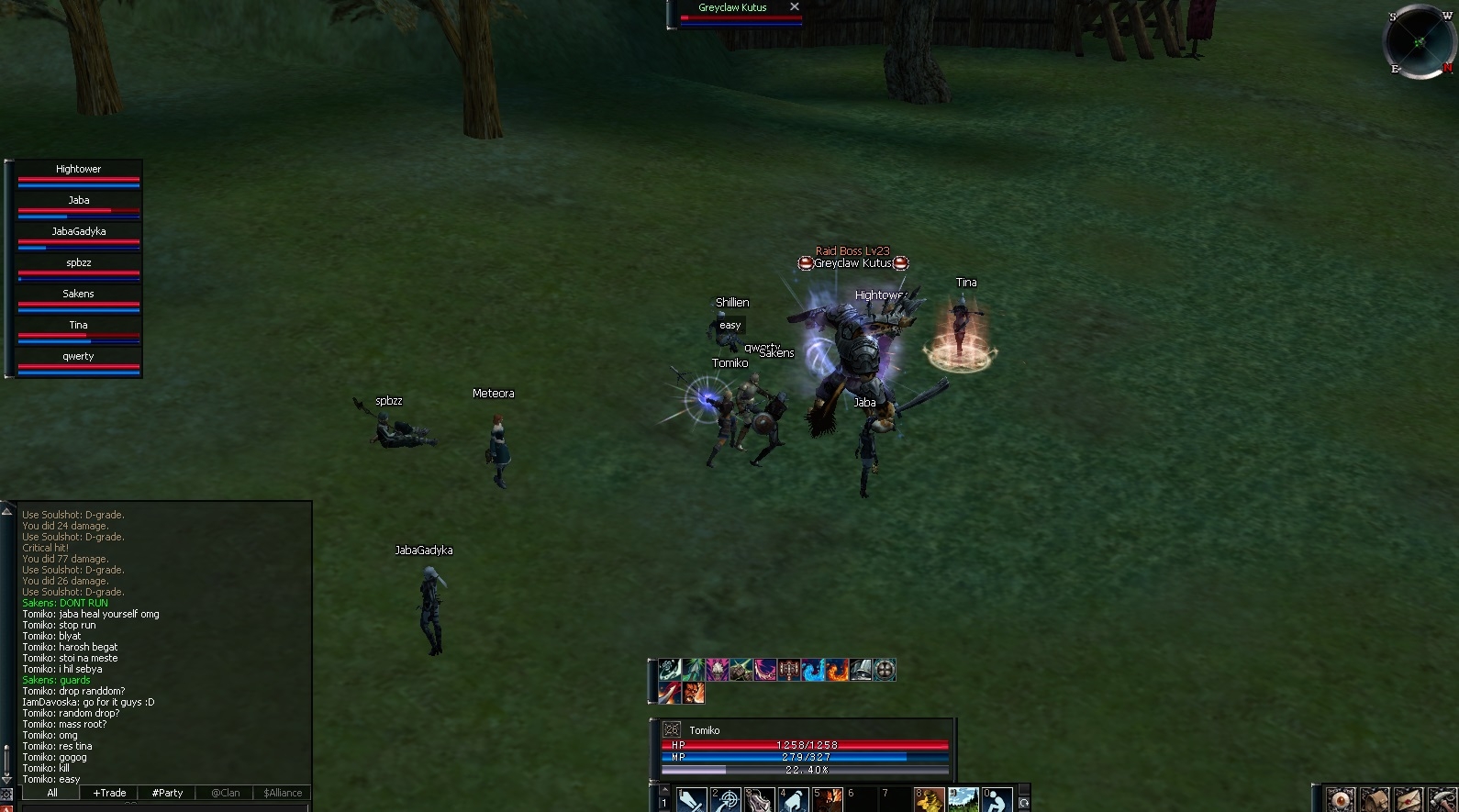The image size is (1459, 812).
Task: Select JabaGadyka in the party list
Action: (x=78, y=232)
